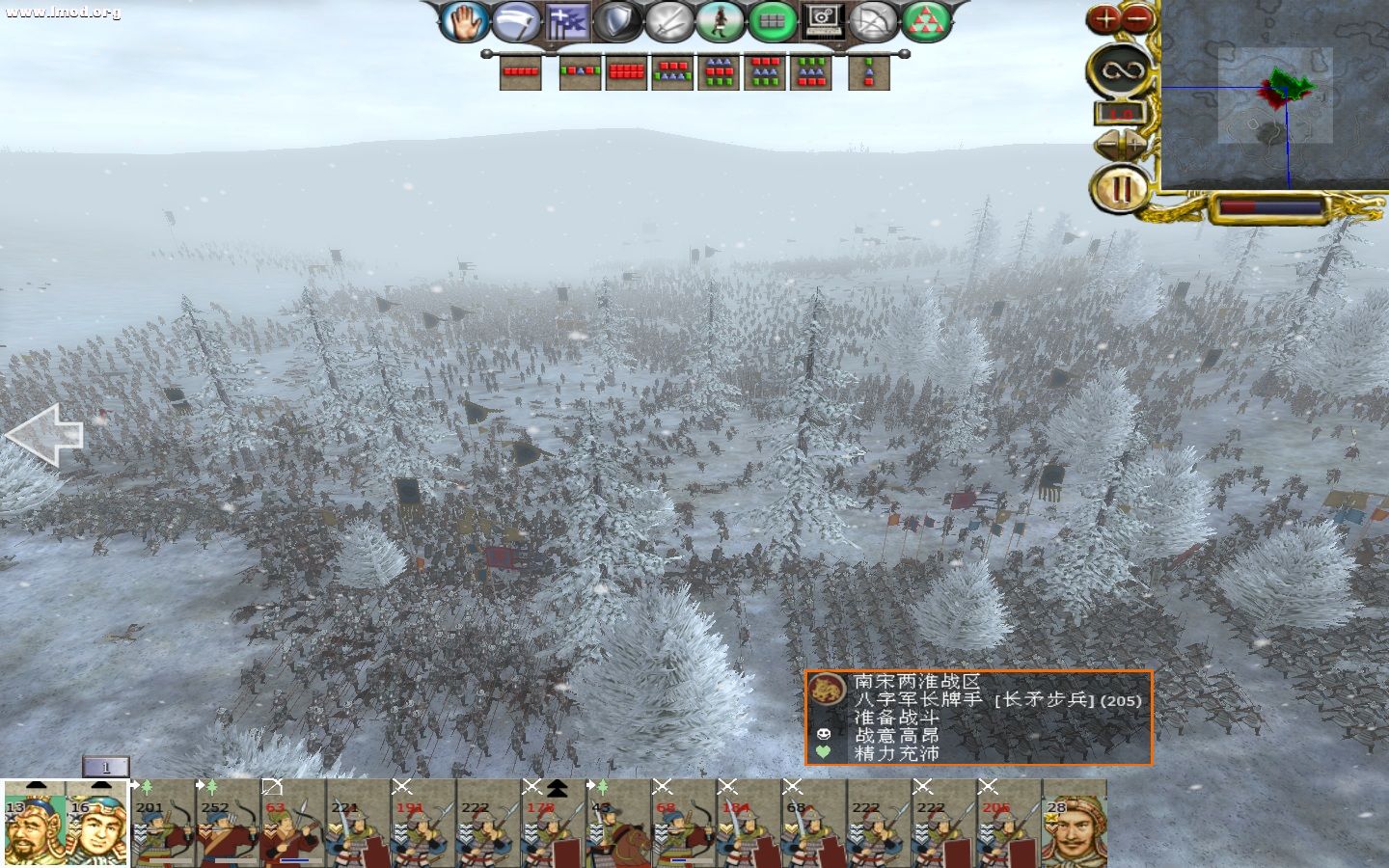
Task: Choose the single red line formation
Action: pyautogui.click(x=520, y=71)
